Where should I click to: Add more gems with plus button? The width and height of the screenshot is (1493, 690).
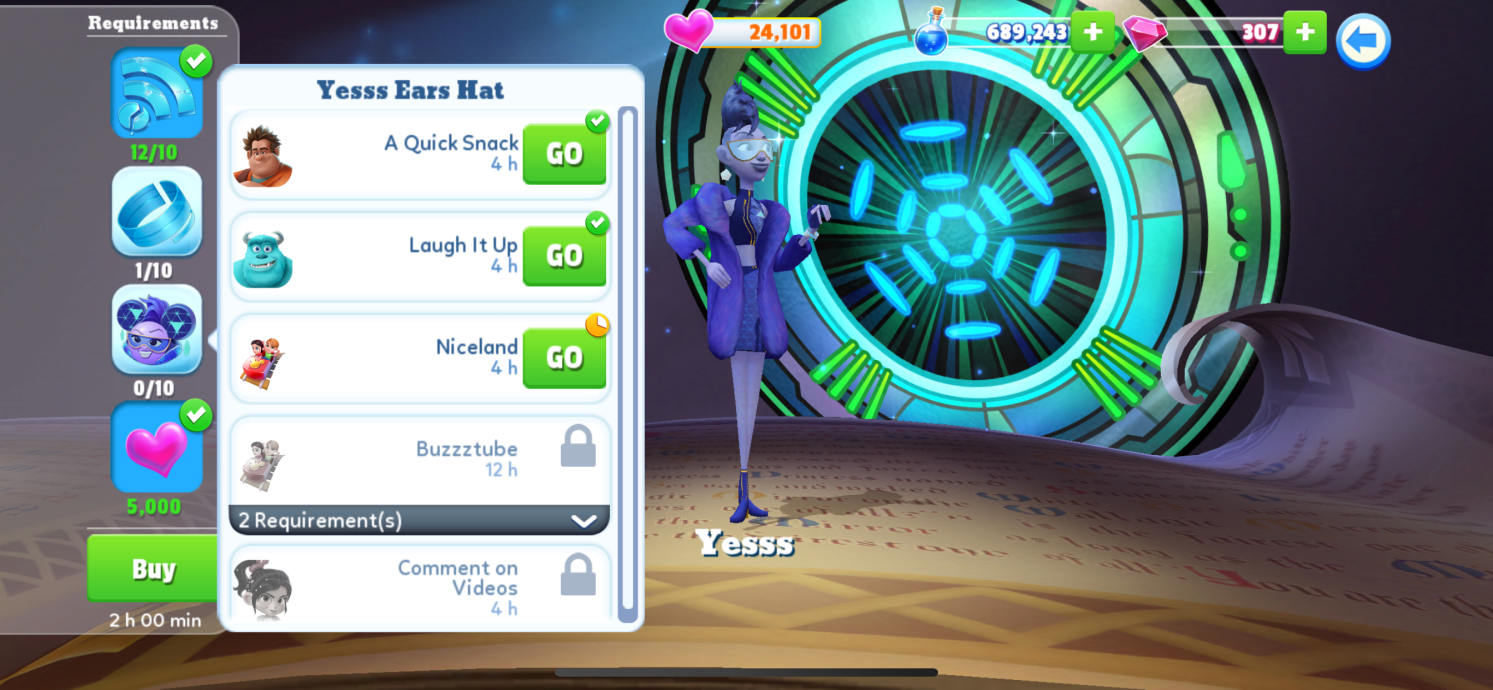1304,32
